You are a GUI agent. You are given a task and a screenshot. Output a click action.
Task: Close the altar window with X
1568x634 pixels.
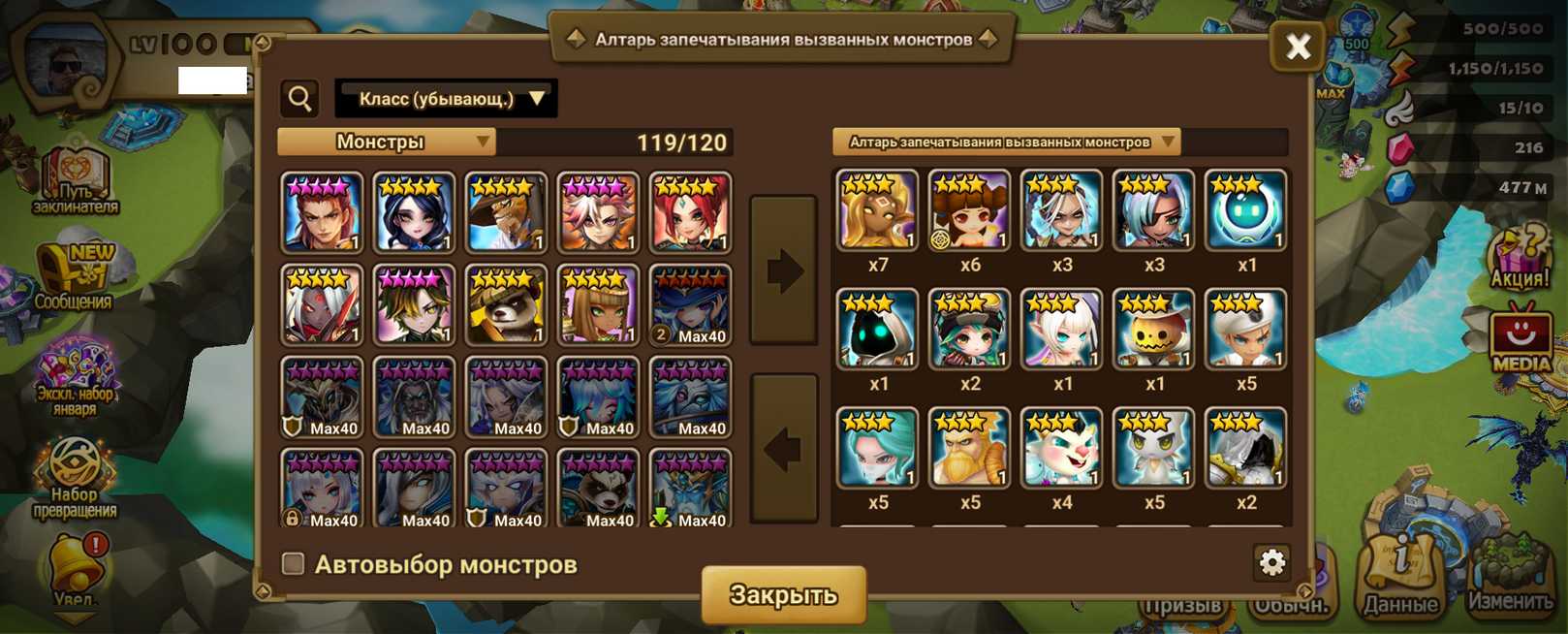point(1298,46)
